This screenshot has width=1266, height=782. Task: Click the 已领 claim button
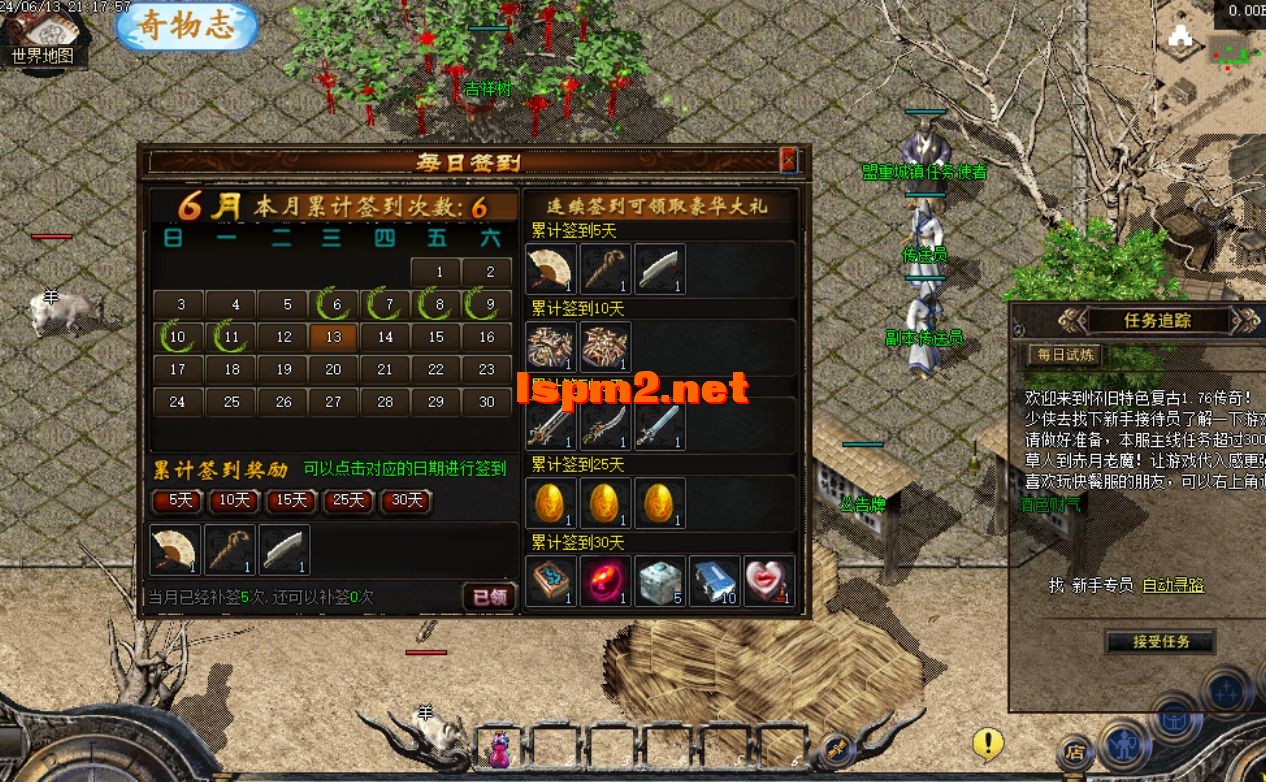pyautogui.click(x=490, y=597)
